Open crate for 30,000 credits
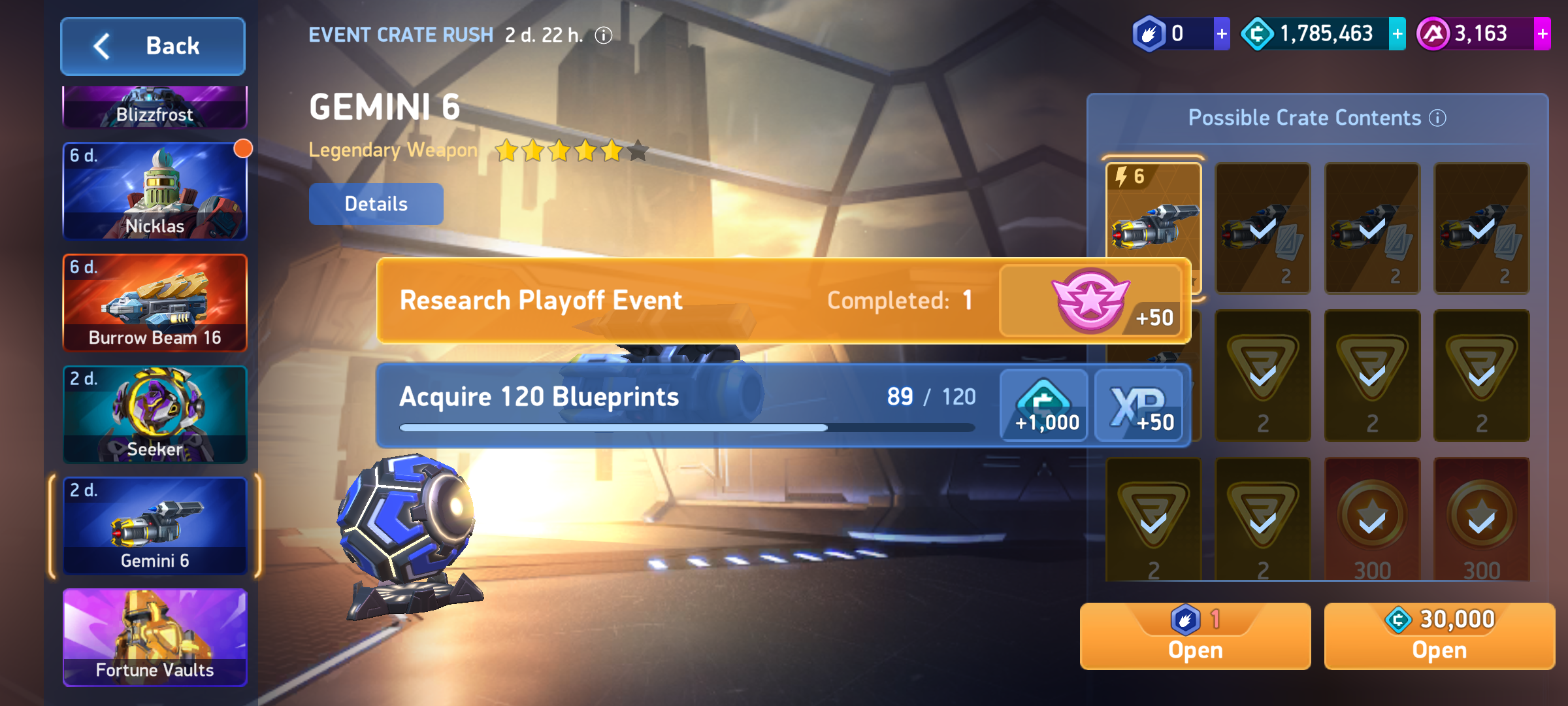 (1439, 636)
